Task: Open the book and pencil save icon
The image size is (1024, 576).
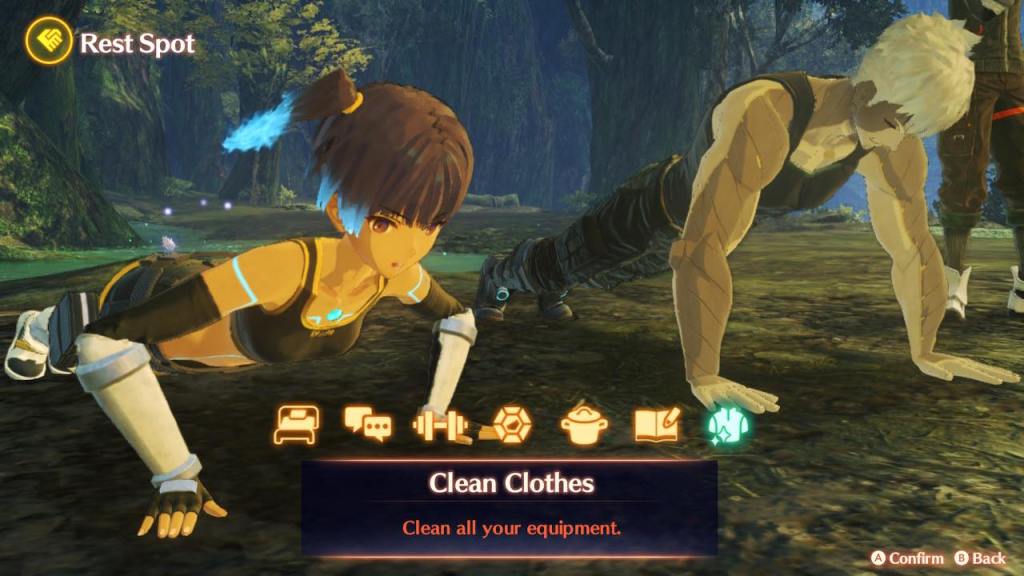Action: [x=656, y=425]
